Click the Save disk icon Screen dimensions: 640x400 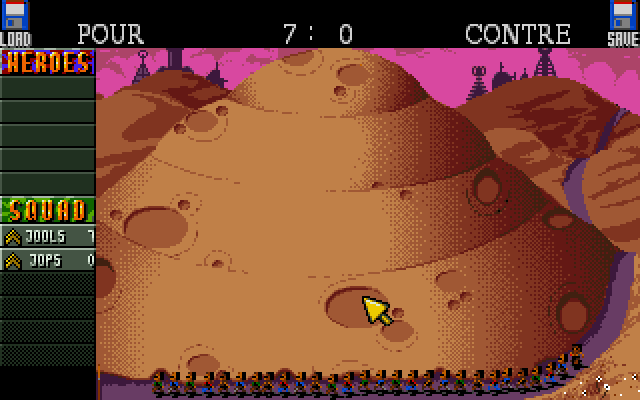tap(624, 22)
